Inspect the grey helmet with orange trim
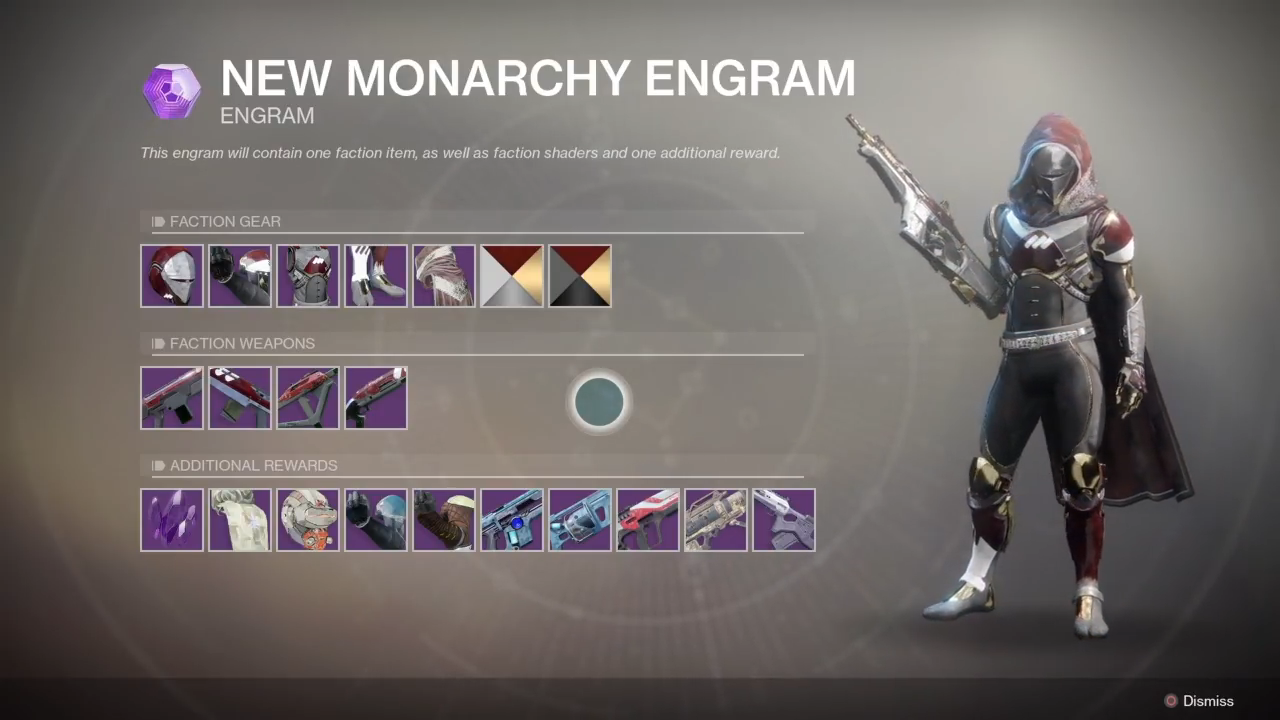The width and height of the screenshot is (1280, 720). pyautogui.click(x=308, y=520)
